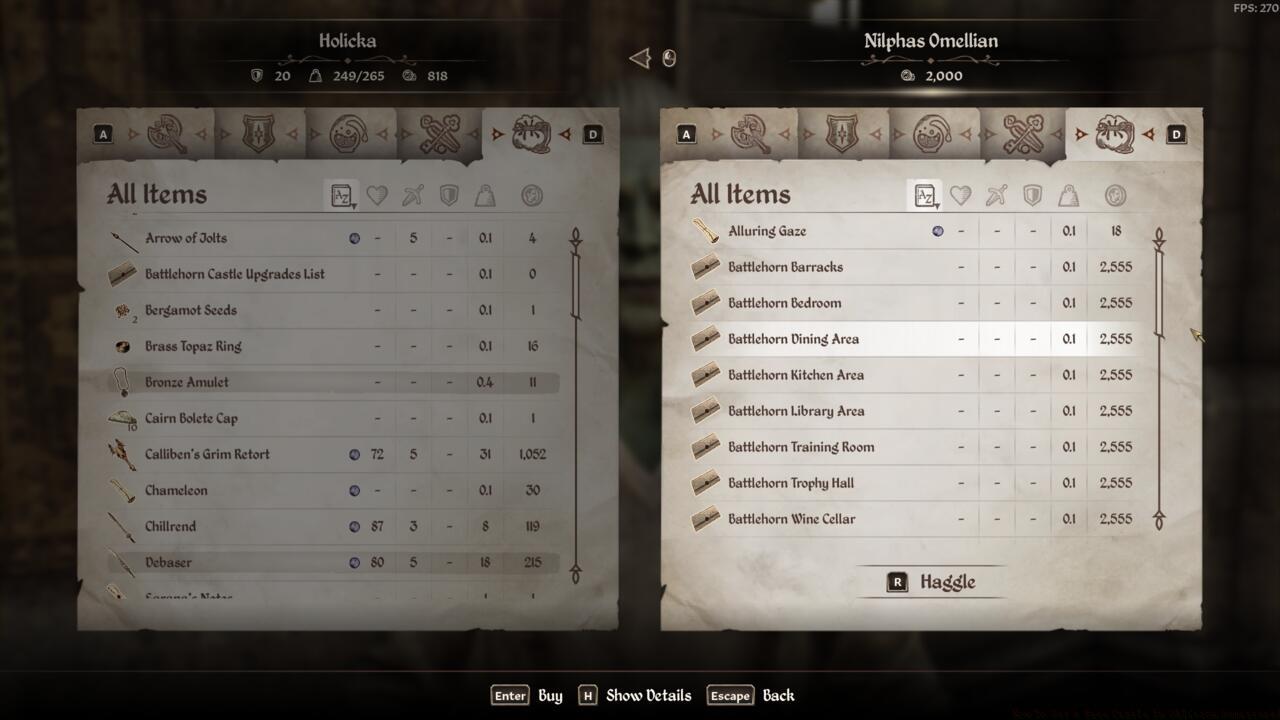
Task: Open the Miscellaneous coin-pouch tab on Nilphas Omellian's side
Action: point(1115,132)
